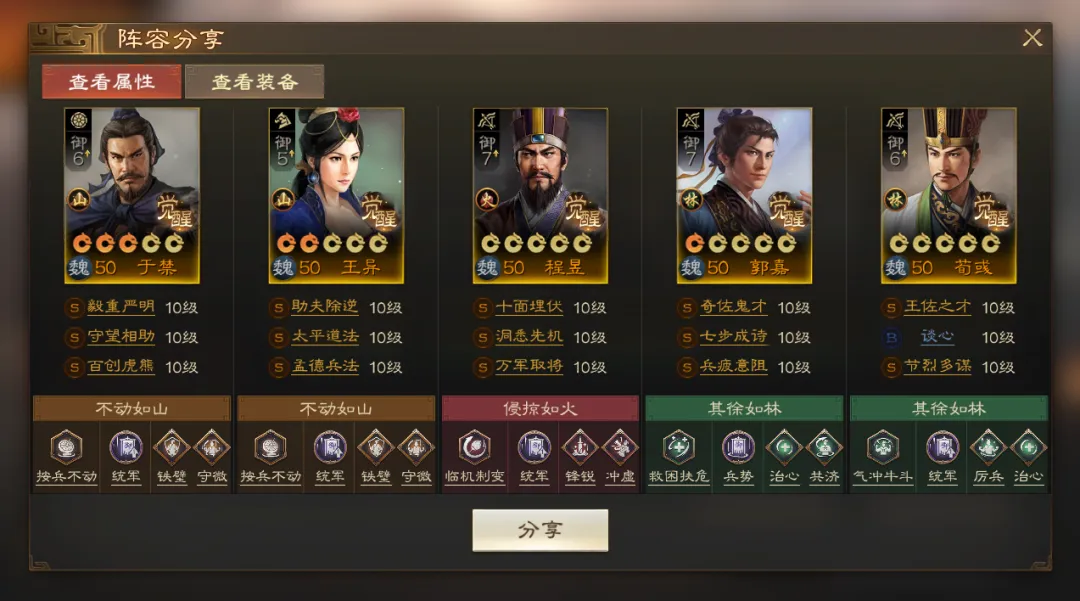View the 冲虚 tactic icon
1080x601 pixels.
pyautogui.click(x=619, y=447)
